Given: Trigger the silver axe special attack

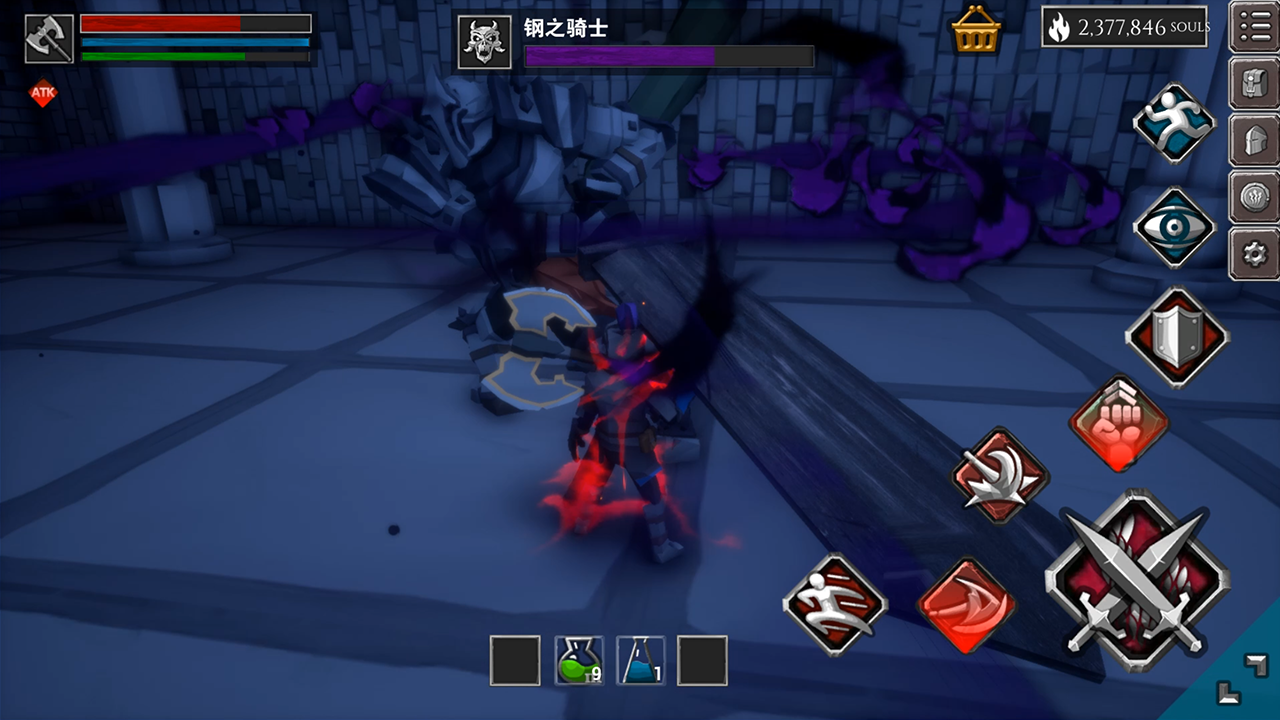Looking at the screenshot, I should point(1000,477).
